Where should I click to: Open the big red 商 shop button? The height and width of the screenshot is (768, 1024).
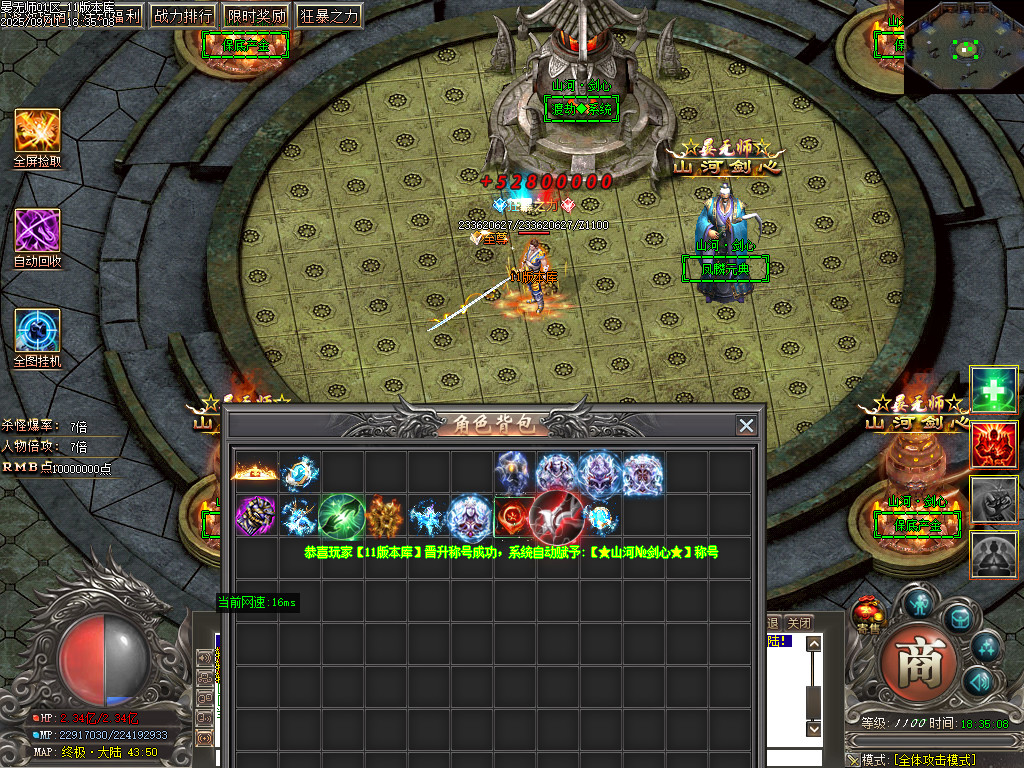pos(919,663)
